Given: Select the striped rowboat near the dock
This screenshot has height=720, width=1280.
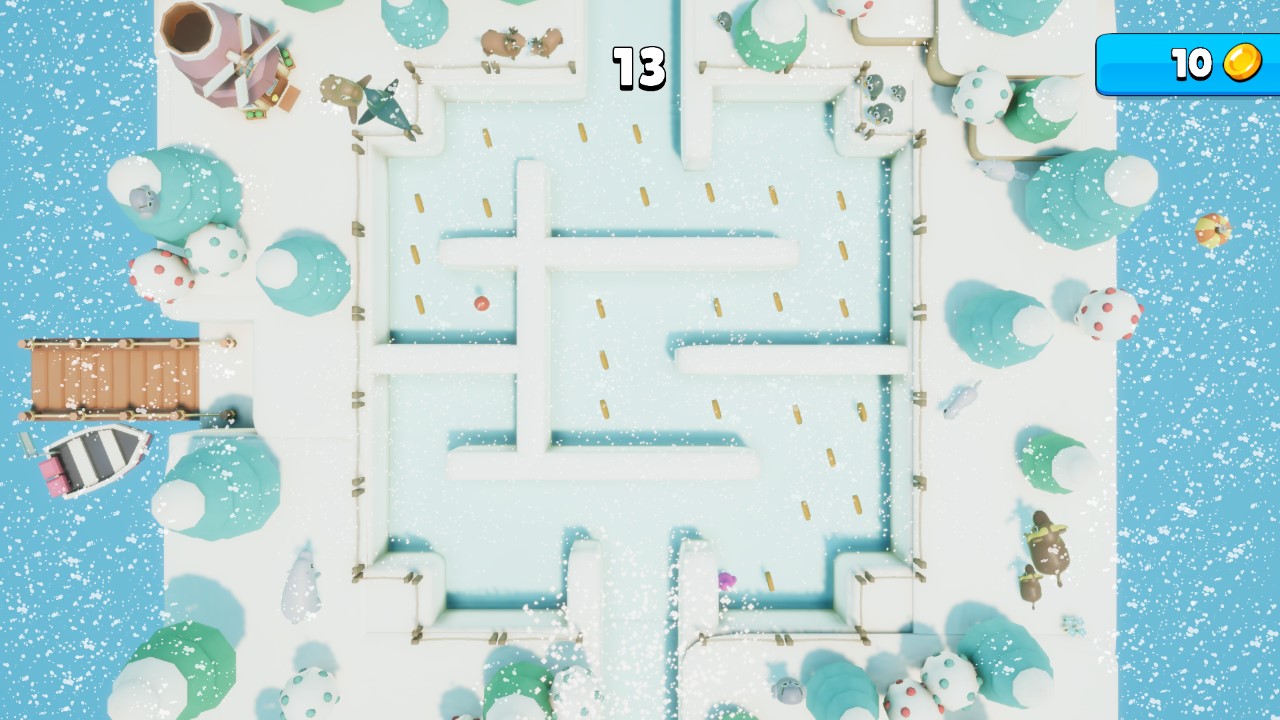Looking at the screenshot, I should [x=95, y=458].
